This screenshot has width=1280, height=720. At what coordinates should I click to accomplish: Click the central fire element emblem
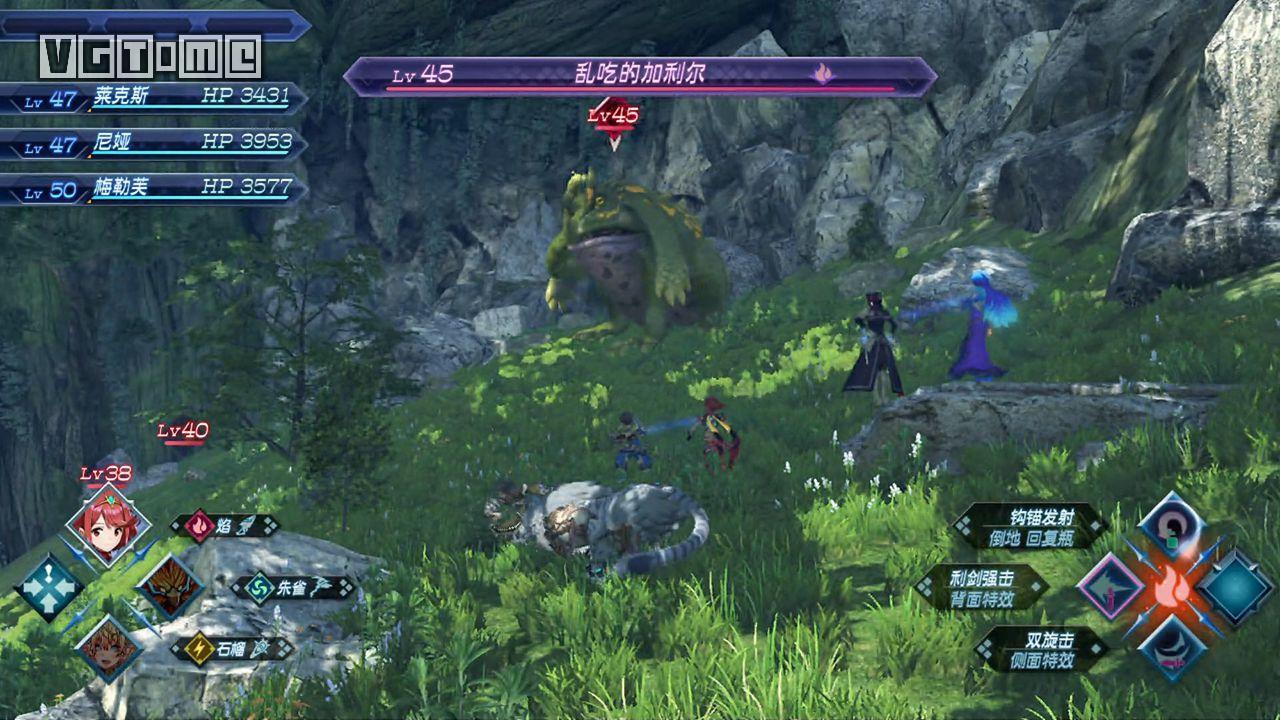pos(1171,588)
